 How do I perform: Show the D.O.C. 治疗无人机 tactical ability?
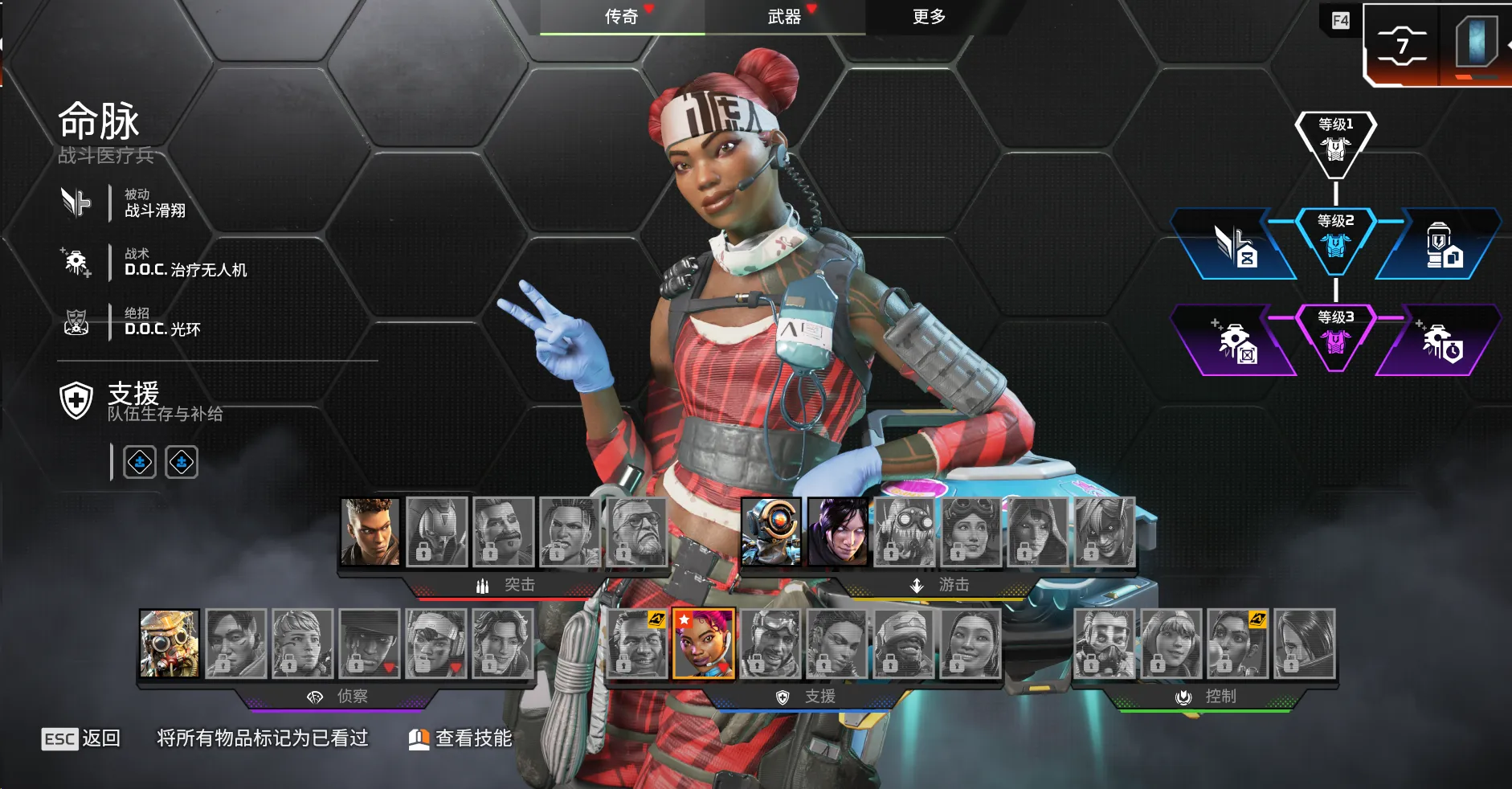click(x=185, y=263)
